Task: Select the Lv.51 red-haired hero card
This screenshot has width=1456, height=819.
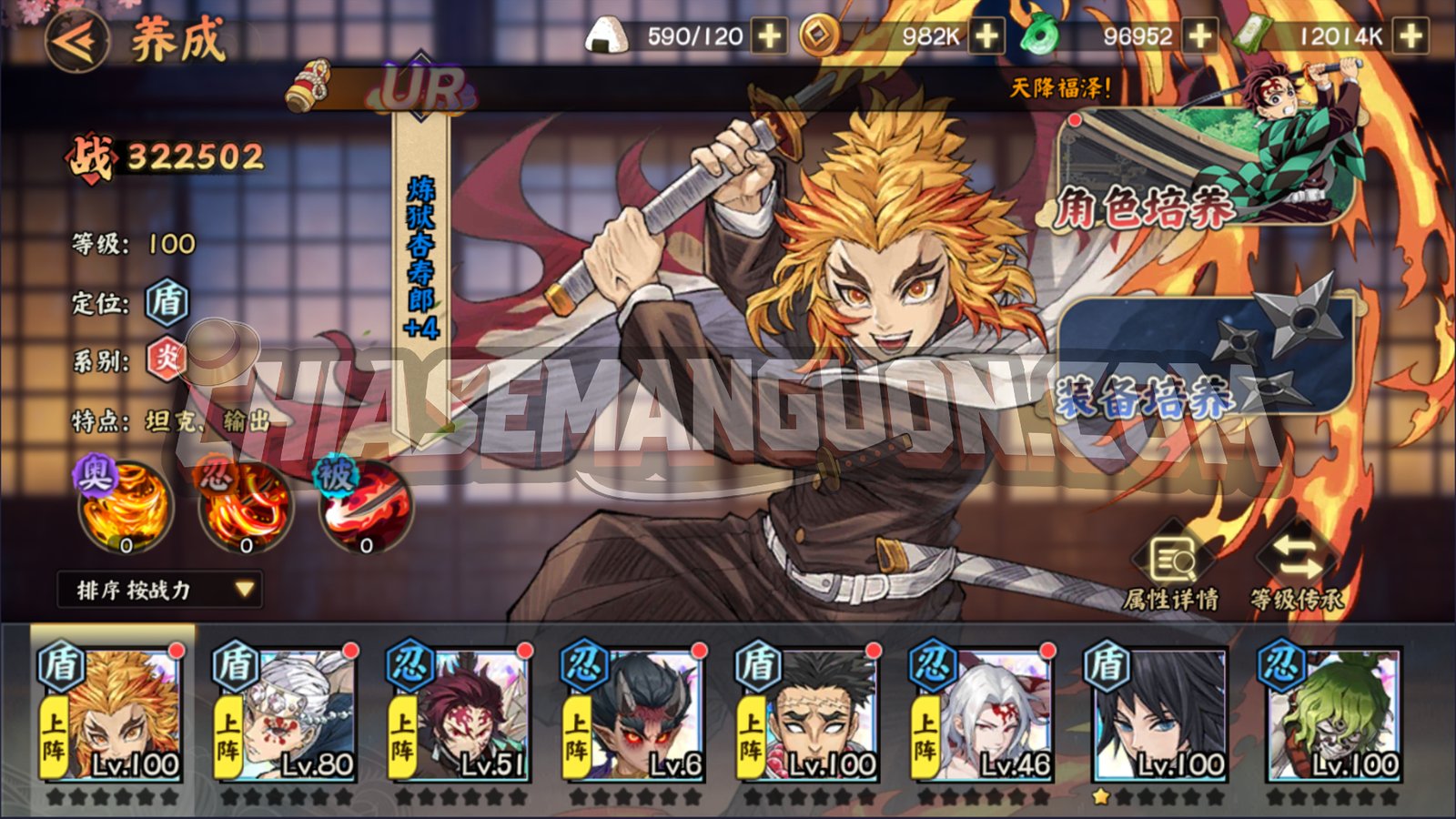Action: (459, 714)
